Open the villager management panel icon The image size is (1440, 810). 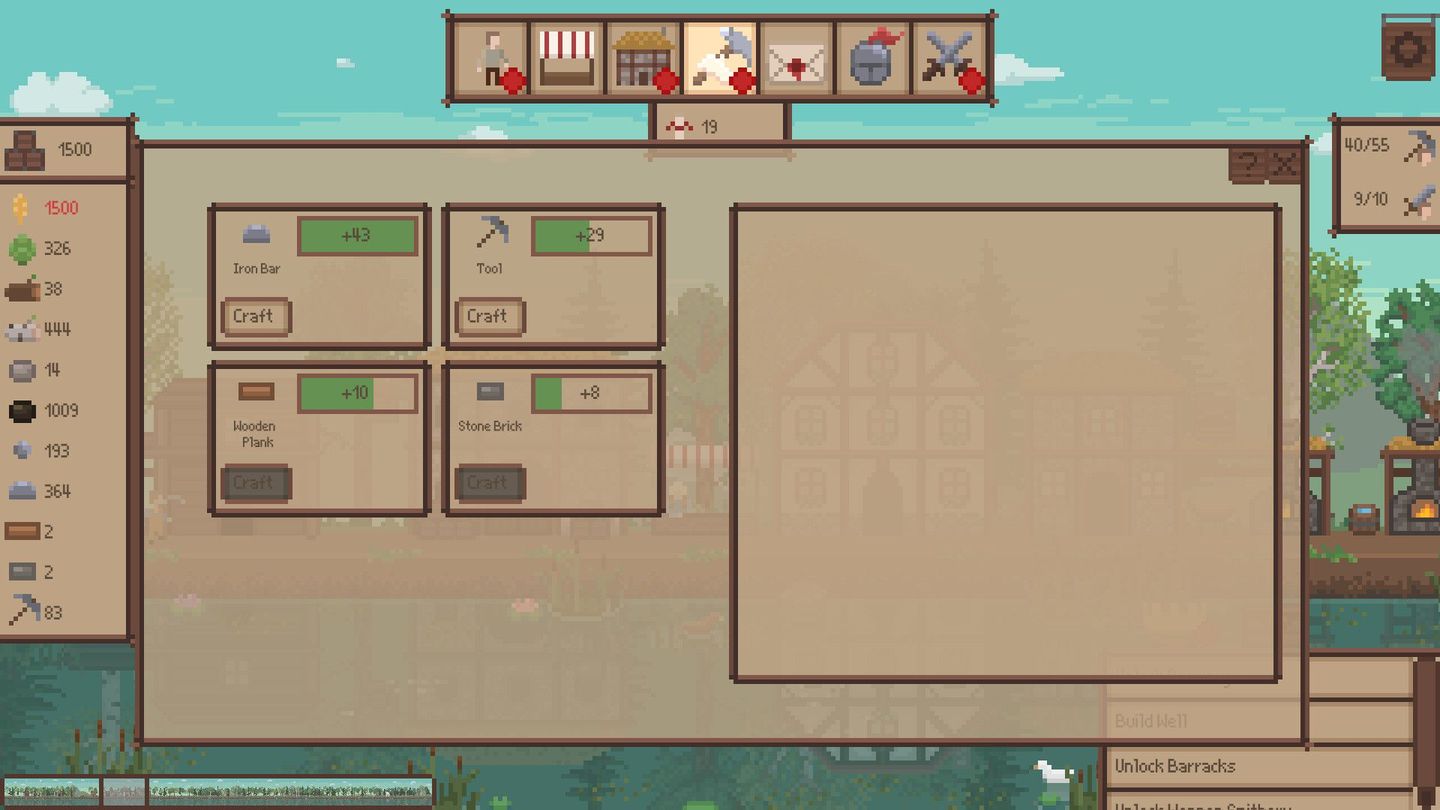pyautogui.click(x=493, y=55)
